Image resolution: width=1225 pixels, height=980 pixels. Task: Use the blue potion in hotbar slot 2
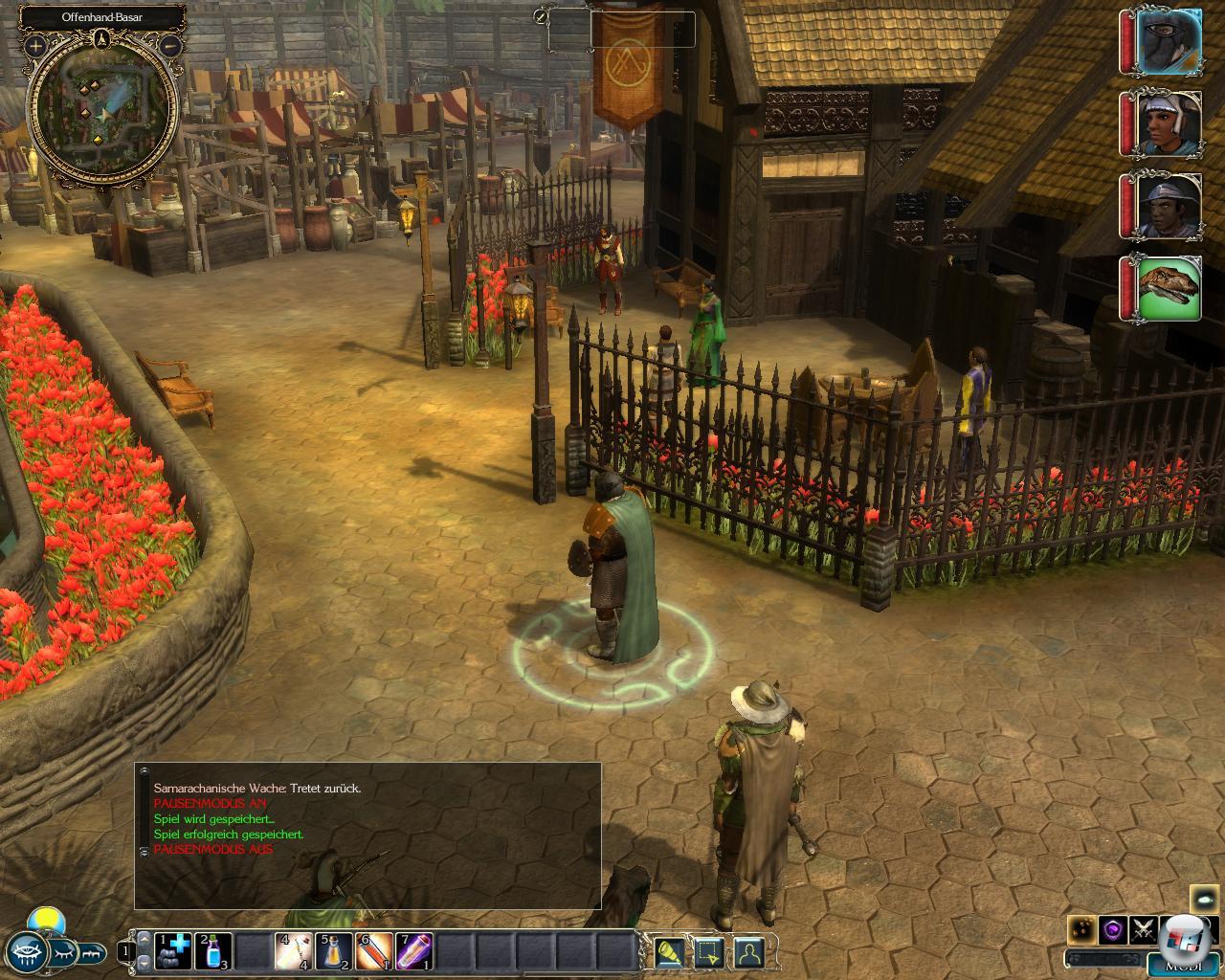[214, 951]
